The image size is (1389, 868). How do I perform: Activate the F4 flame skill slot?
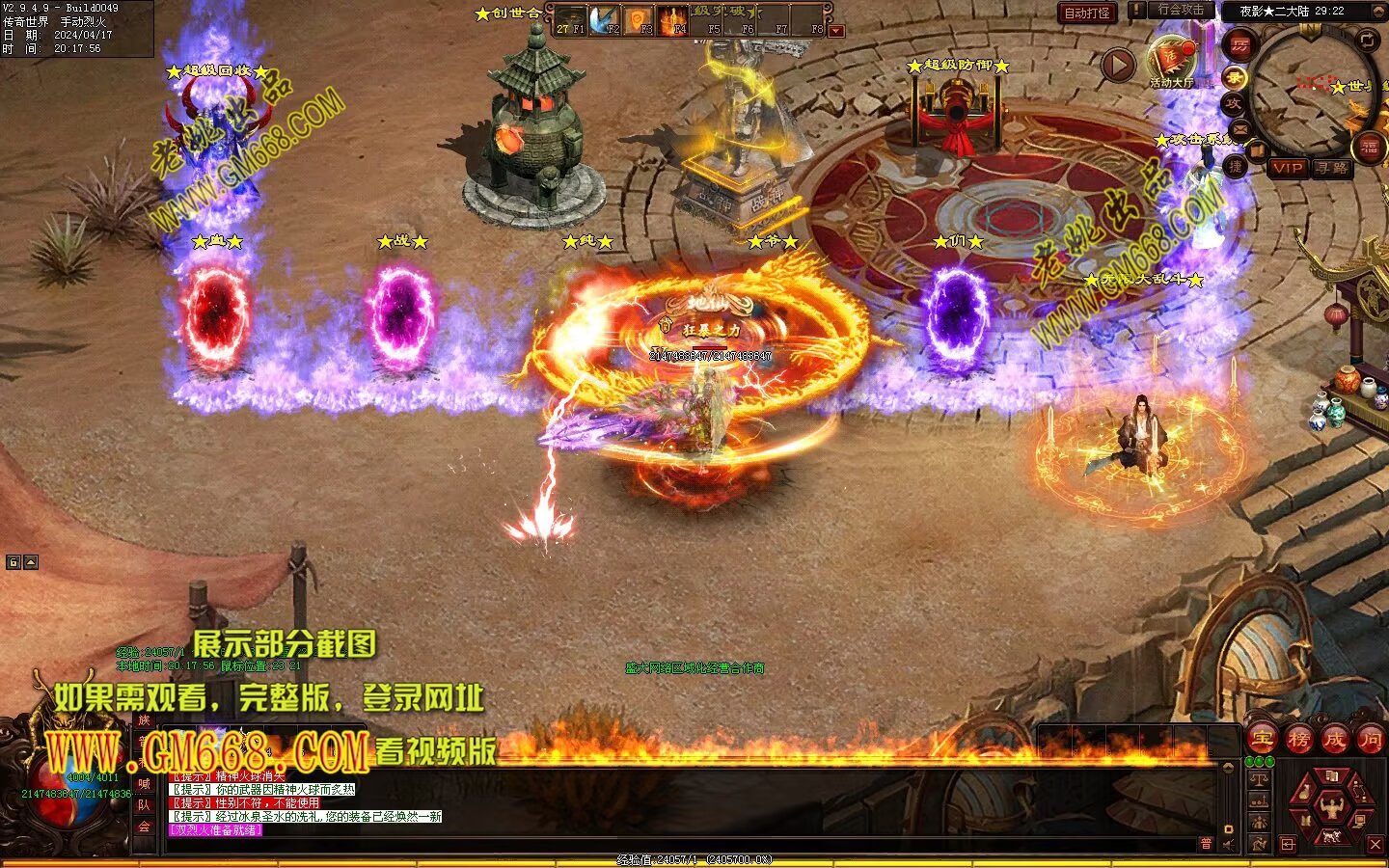[x=672, y=19]
